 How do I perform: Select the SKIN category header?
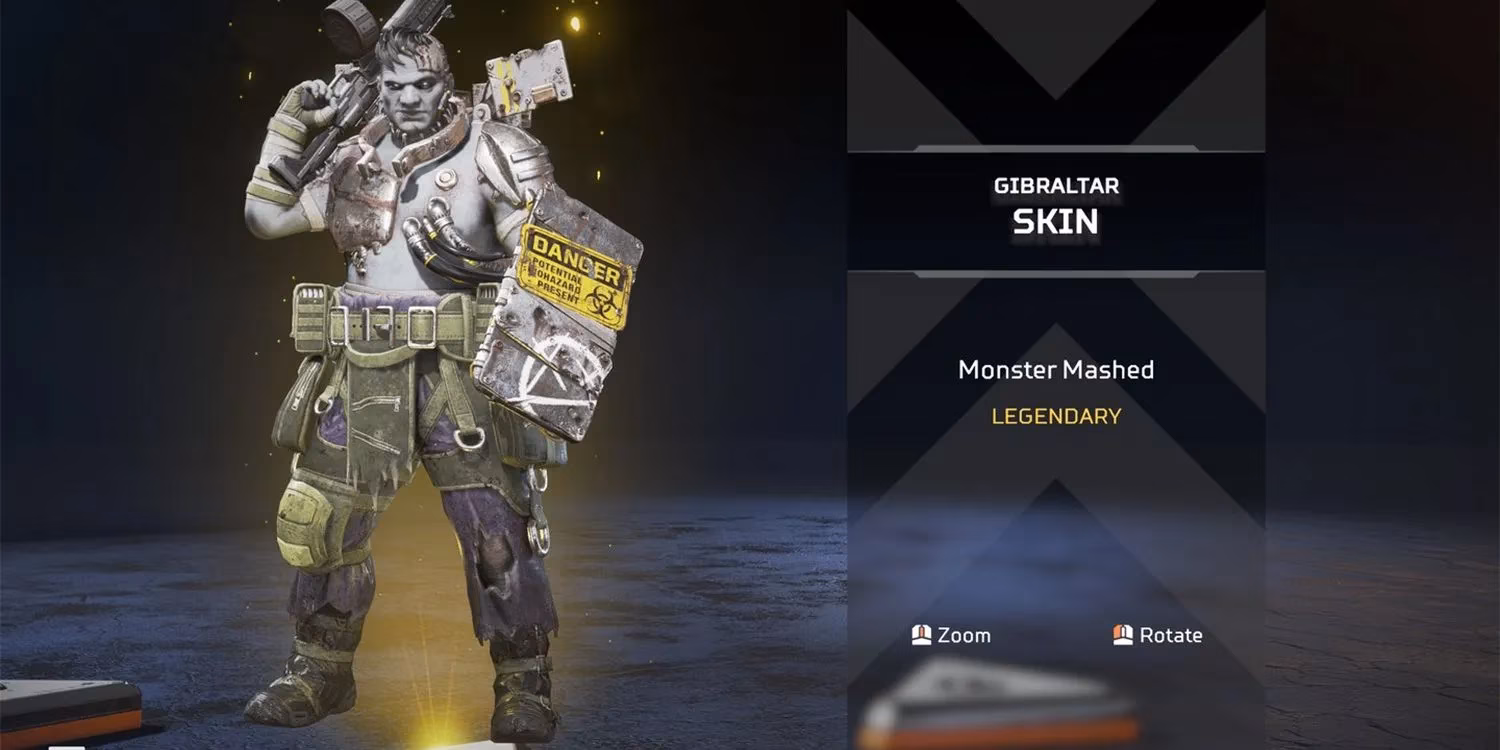1057,222
